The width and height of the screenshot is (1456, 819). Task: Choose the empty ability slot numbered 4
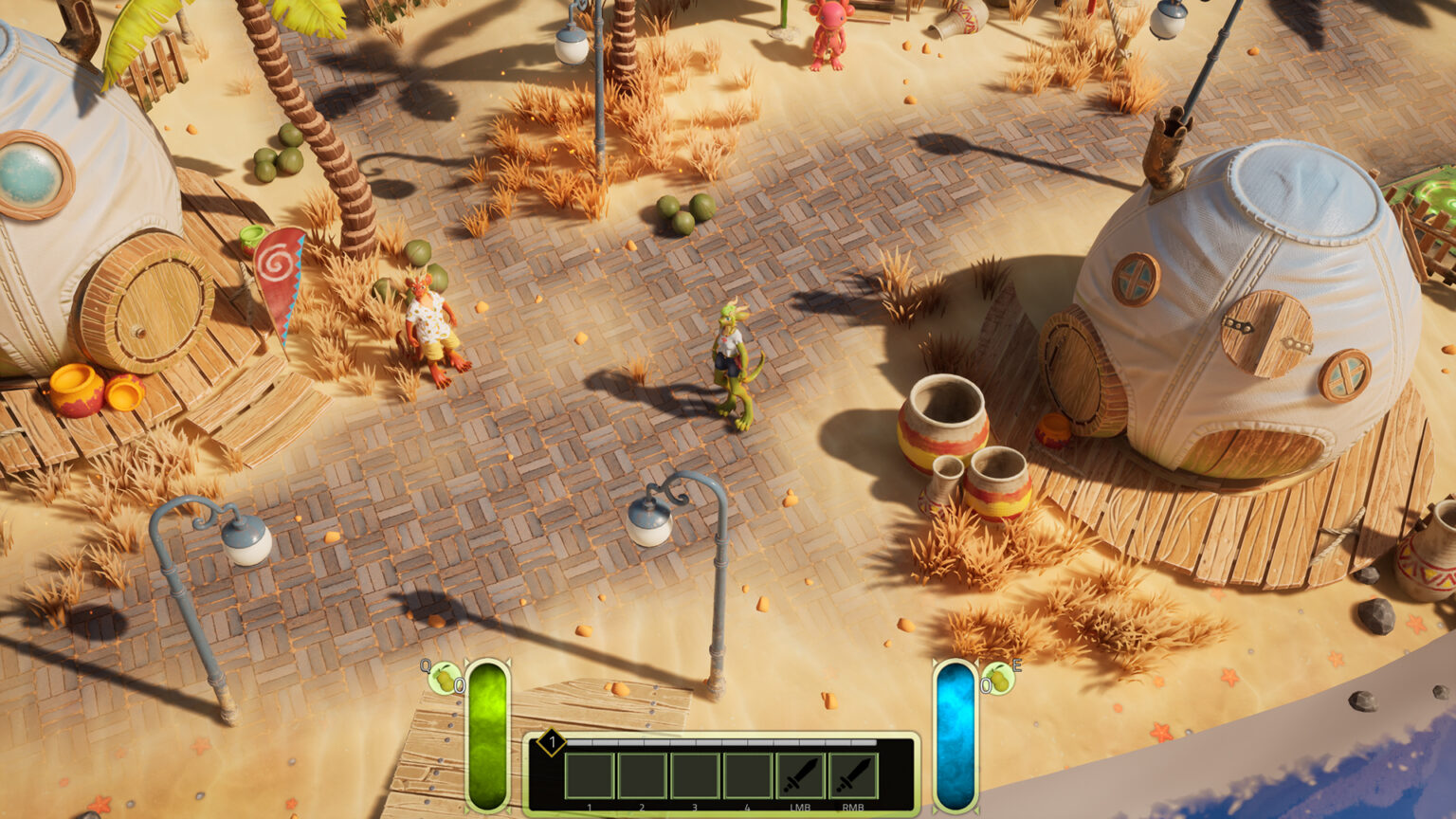[748, 776]
